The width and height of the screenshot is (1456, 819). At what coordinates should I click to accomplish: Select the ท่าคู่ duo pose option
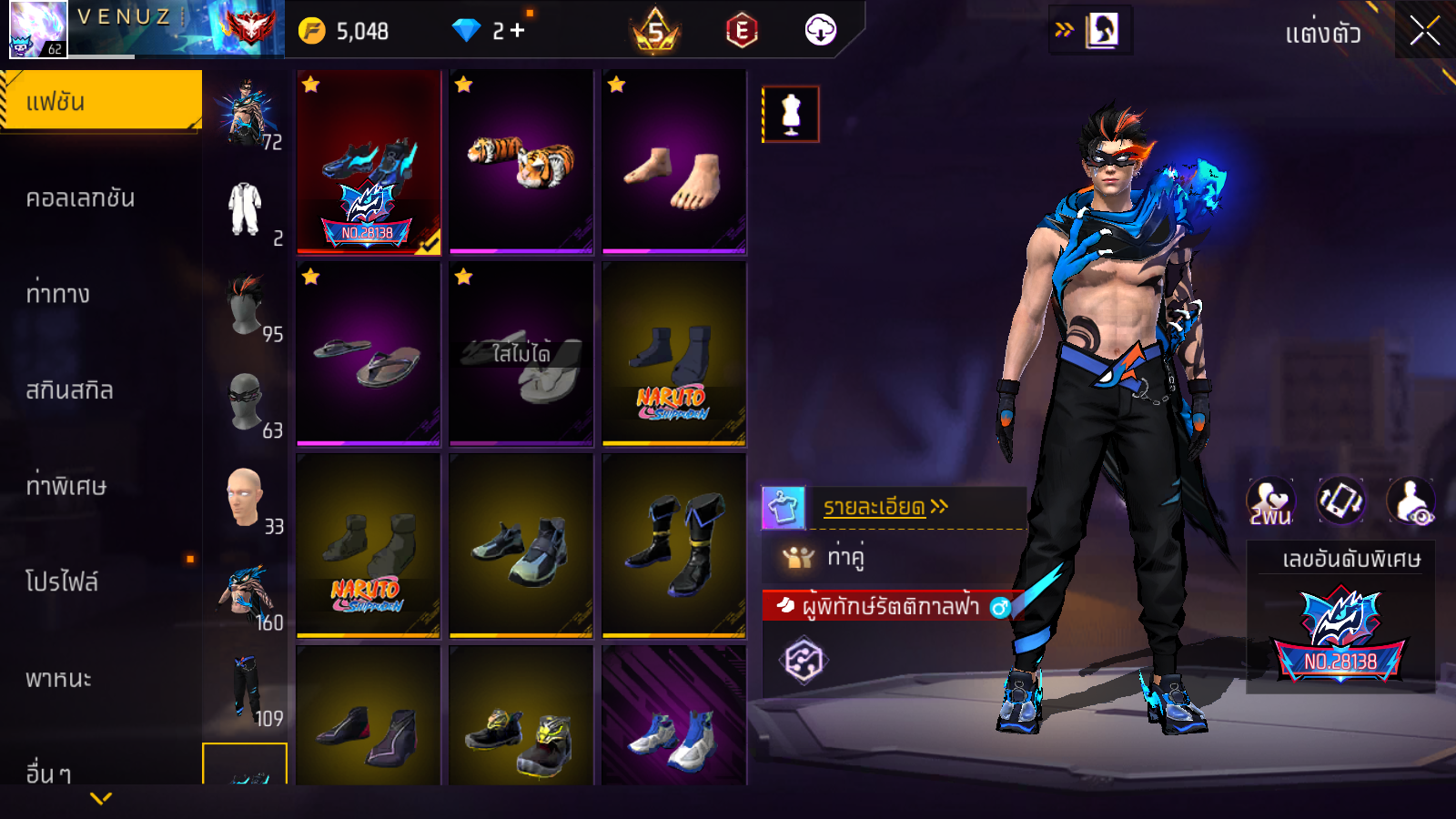tap(844, 556)
